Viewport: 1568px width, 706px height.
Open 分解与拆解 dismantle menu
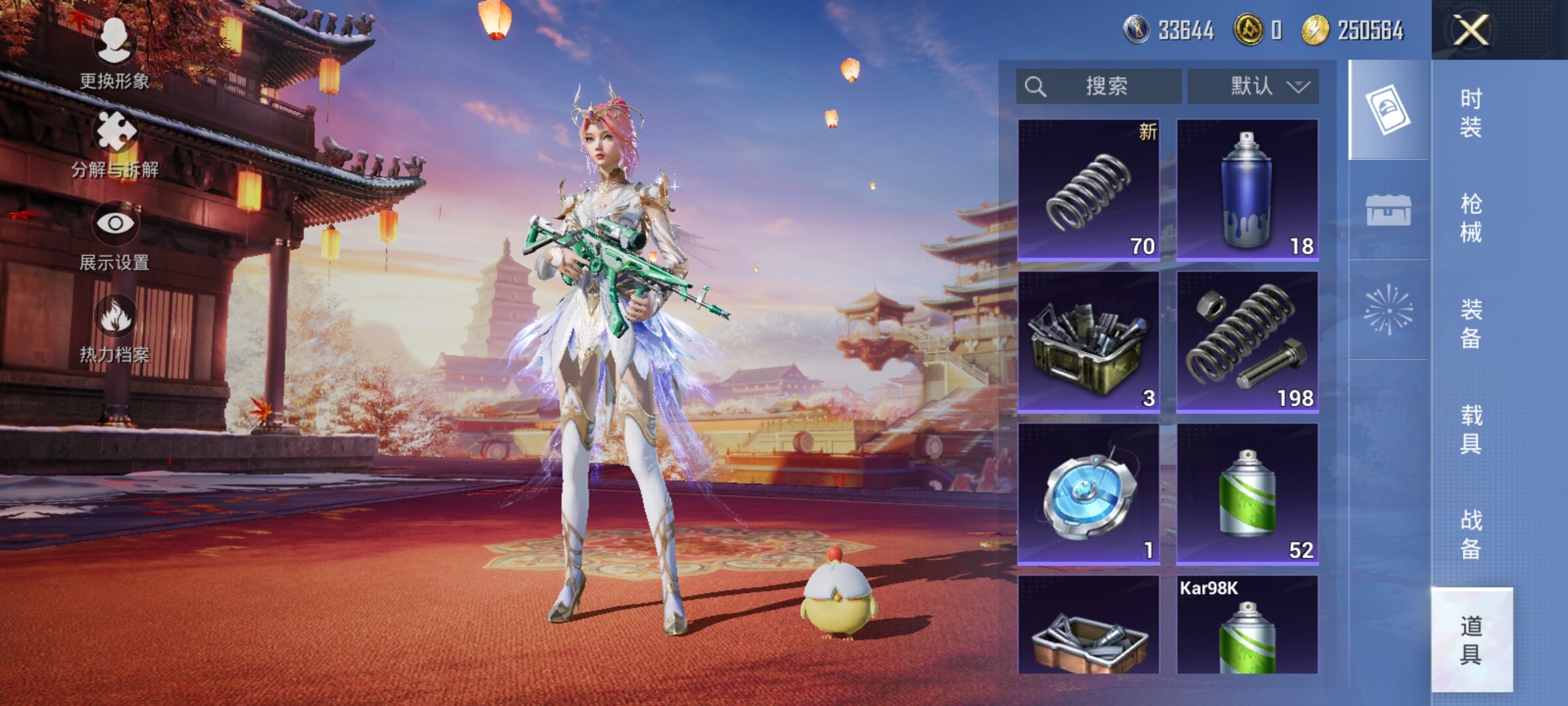(115, 144)
